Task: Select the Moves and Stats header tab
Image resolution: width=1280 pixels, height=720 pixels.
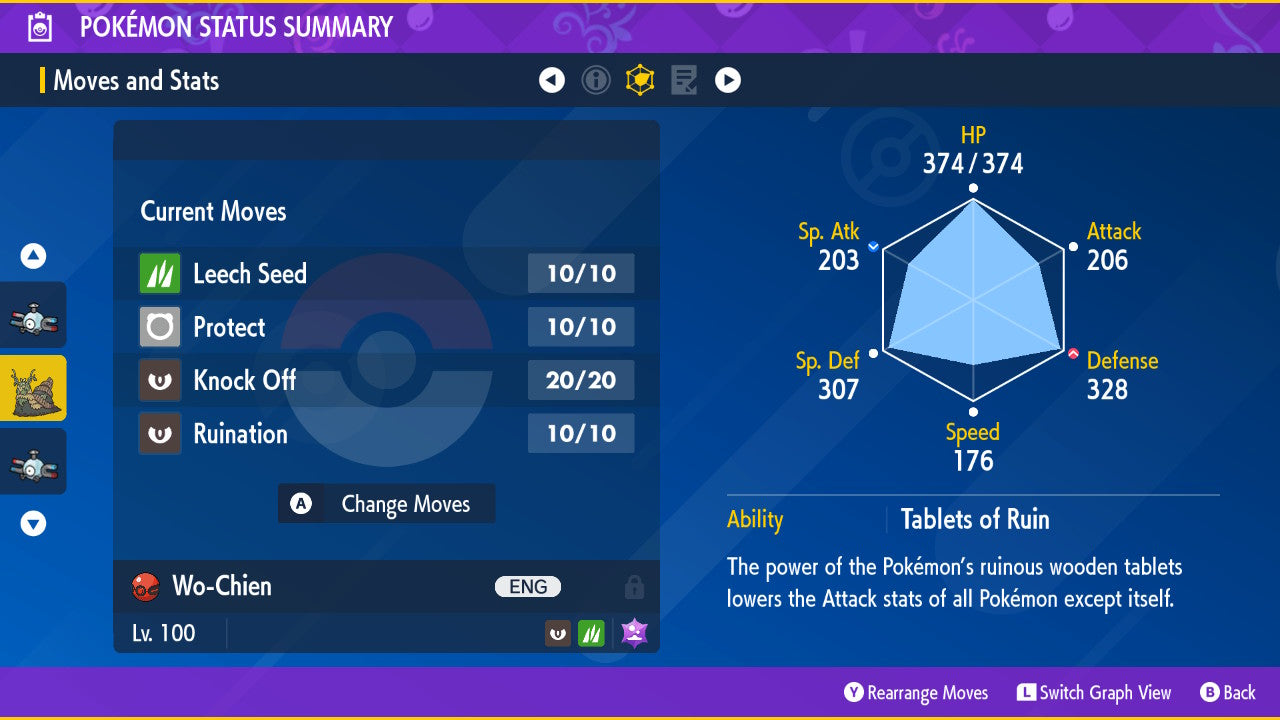Action: point(136,81)
